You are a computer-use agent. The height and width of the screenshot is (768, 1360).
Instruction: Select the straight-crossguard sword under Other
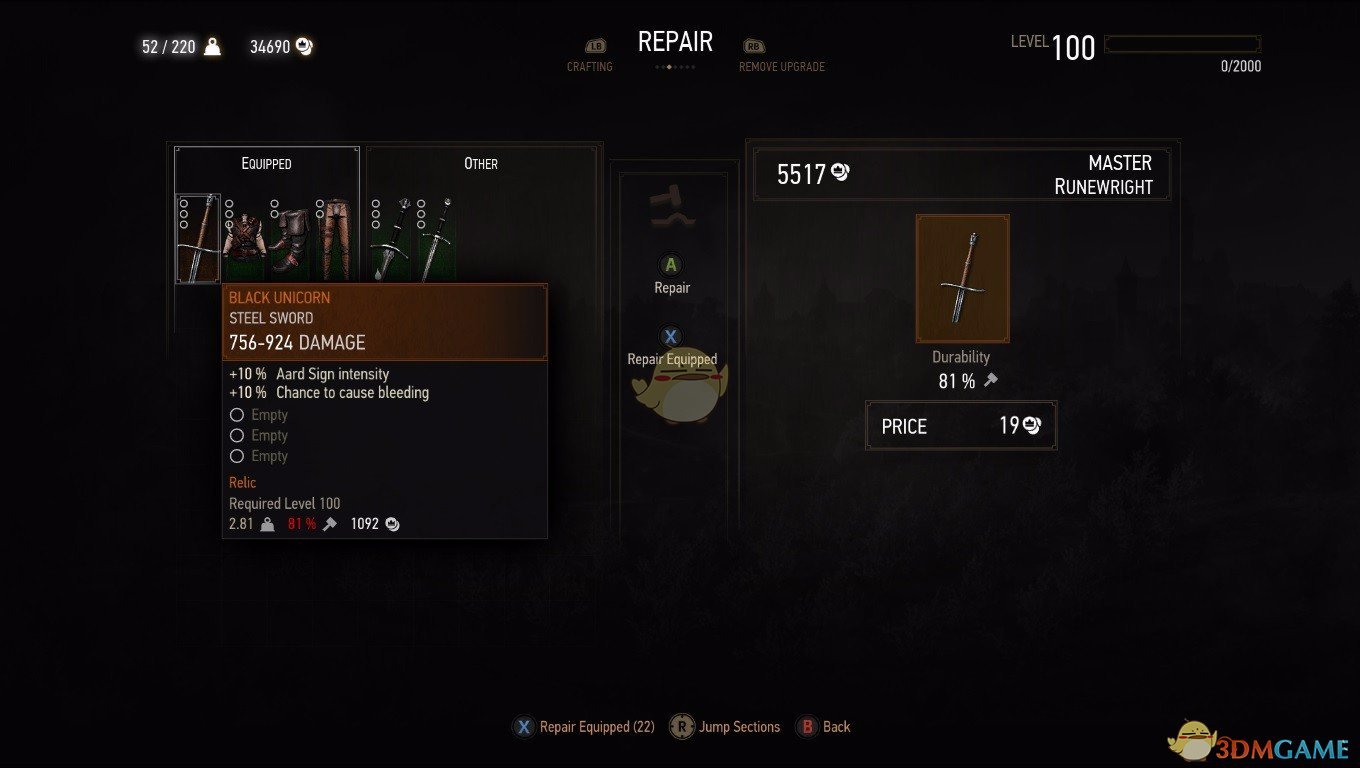tap(436, 240)
